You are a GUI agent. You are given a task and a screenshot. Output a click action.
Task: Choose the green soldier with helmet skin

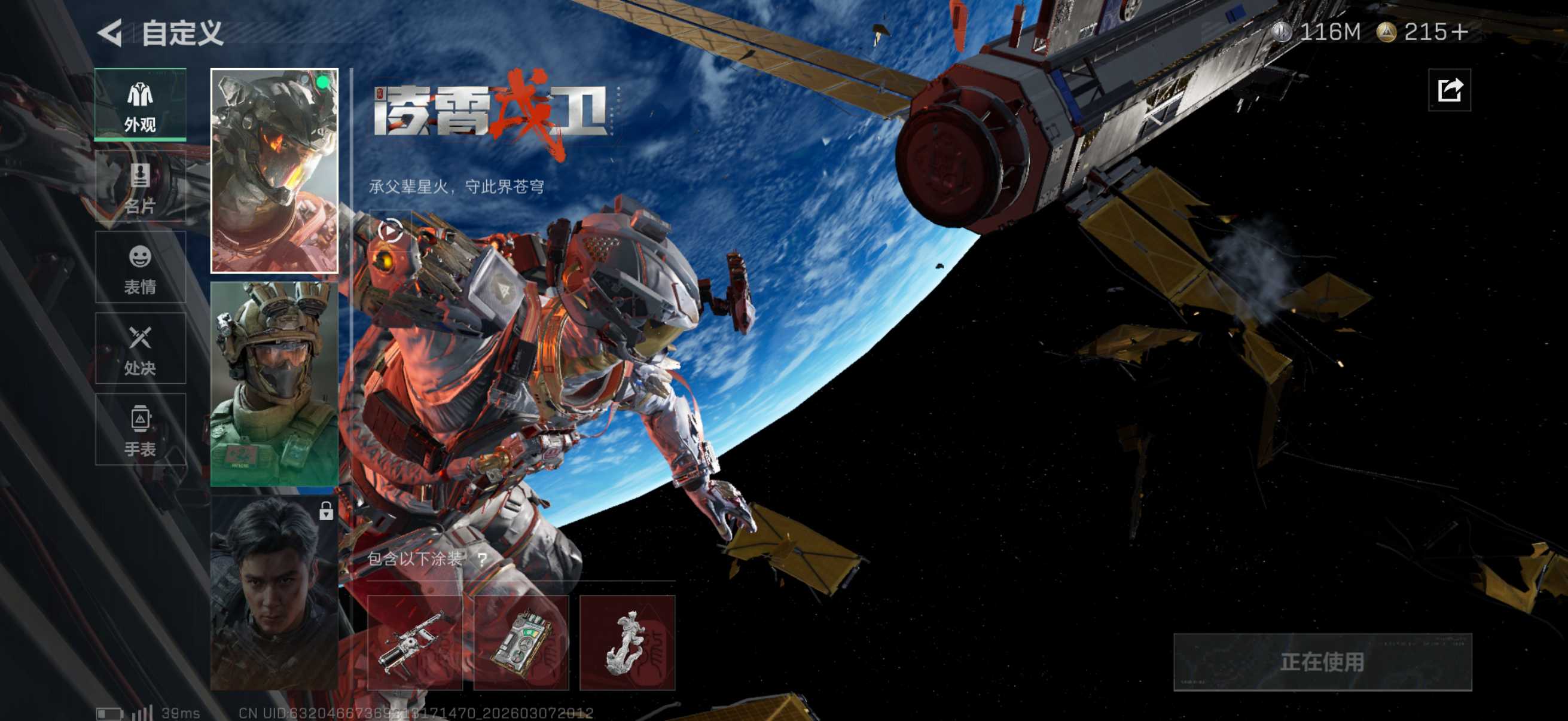tap(274, 384)
